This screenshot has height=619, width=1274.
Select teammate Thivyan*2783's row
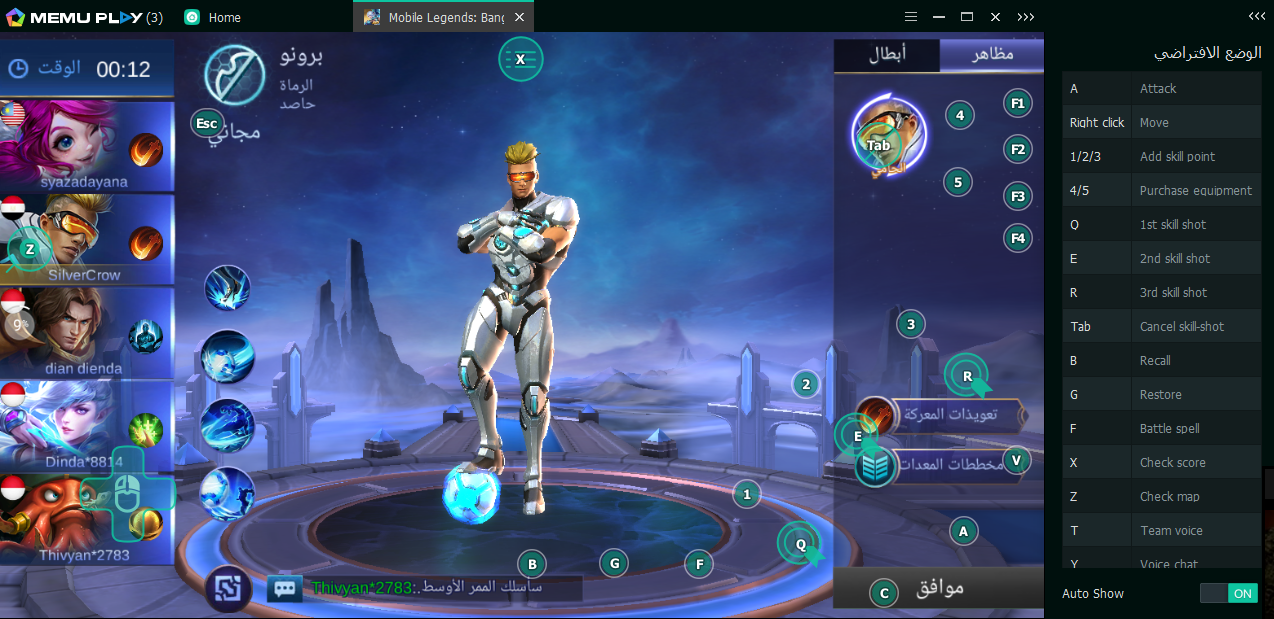point(87,518)
